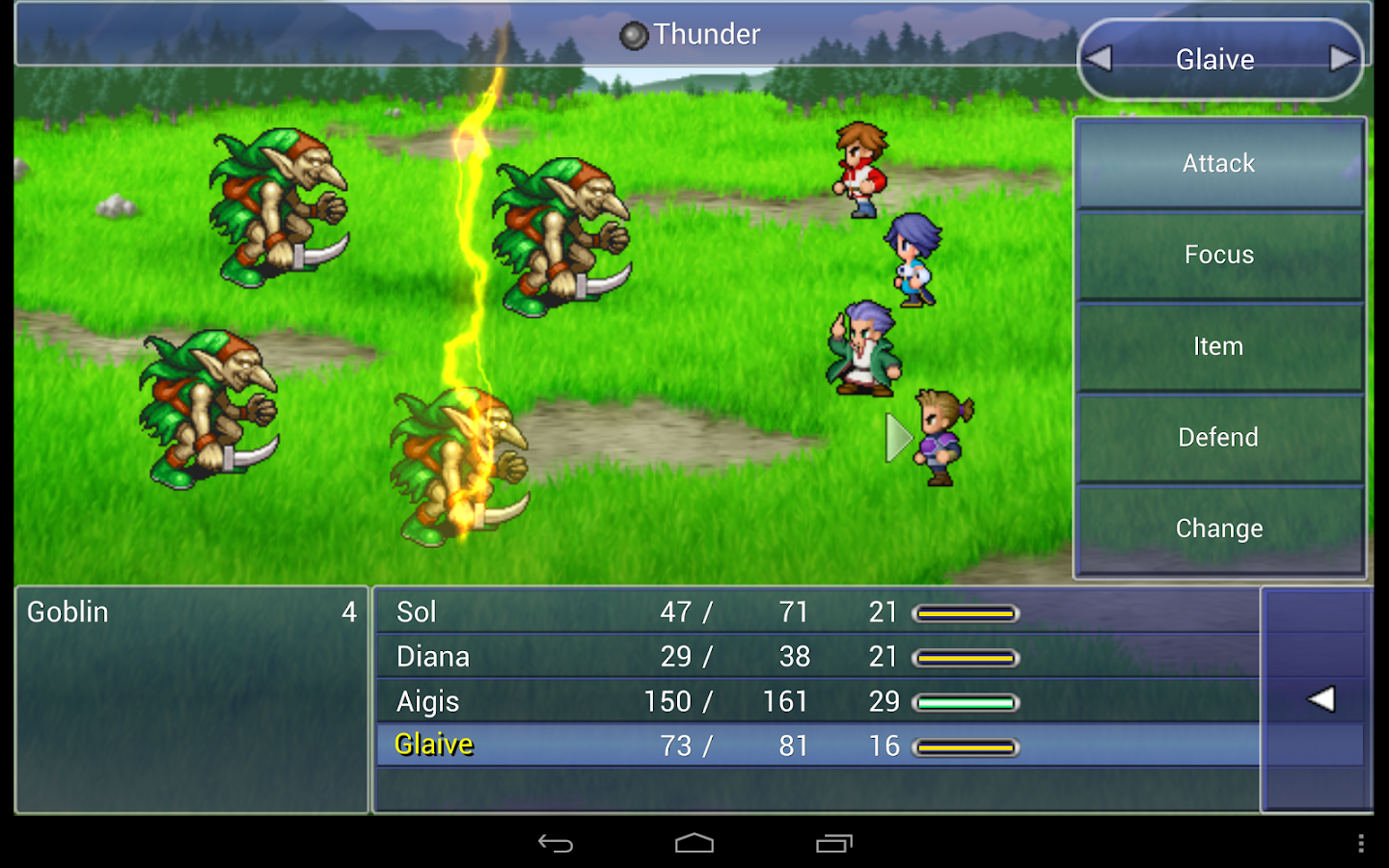Viewport: 1389px width, 868px height.
Task: Select Diana's party status row
Action: (816, 657)
